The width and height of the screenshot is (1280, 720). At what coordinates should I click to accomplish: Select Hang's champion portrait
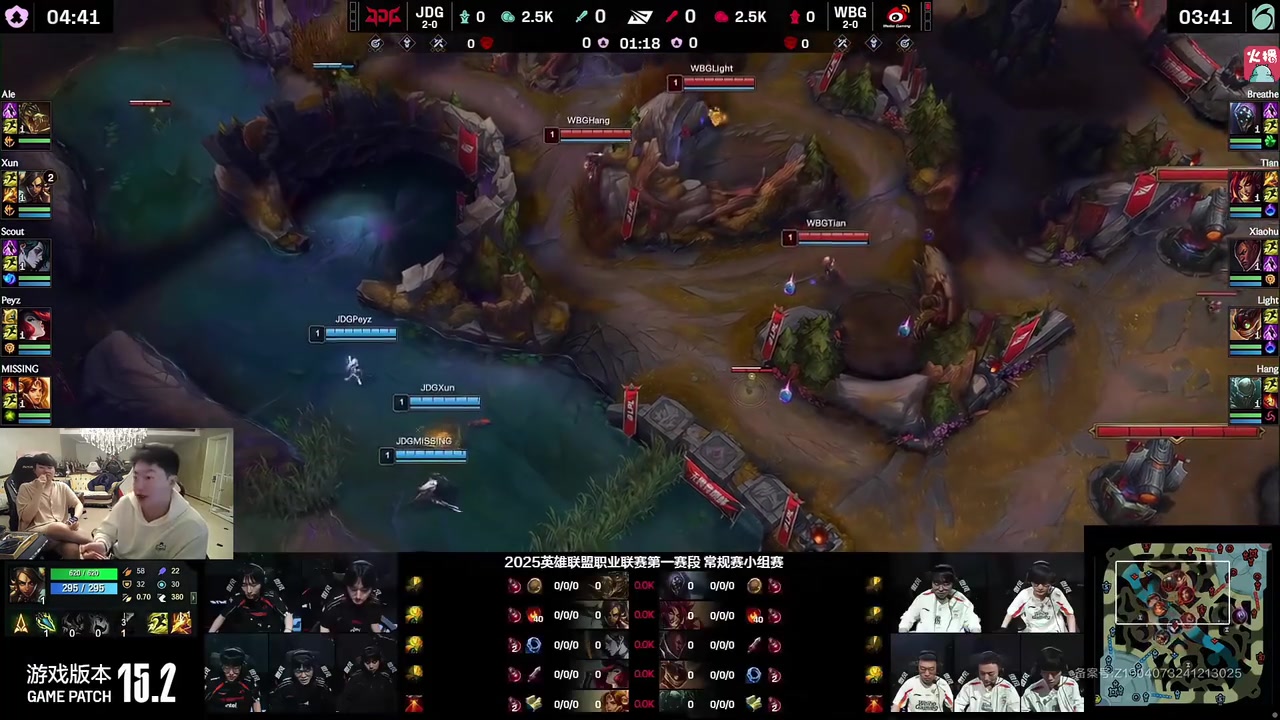[x=1244, y=394]
